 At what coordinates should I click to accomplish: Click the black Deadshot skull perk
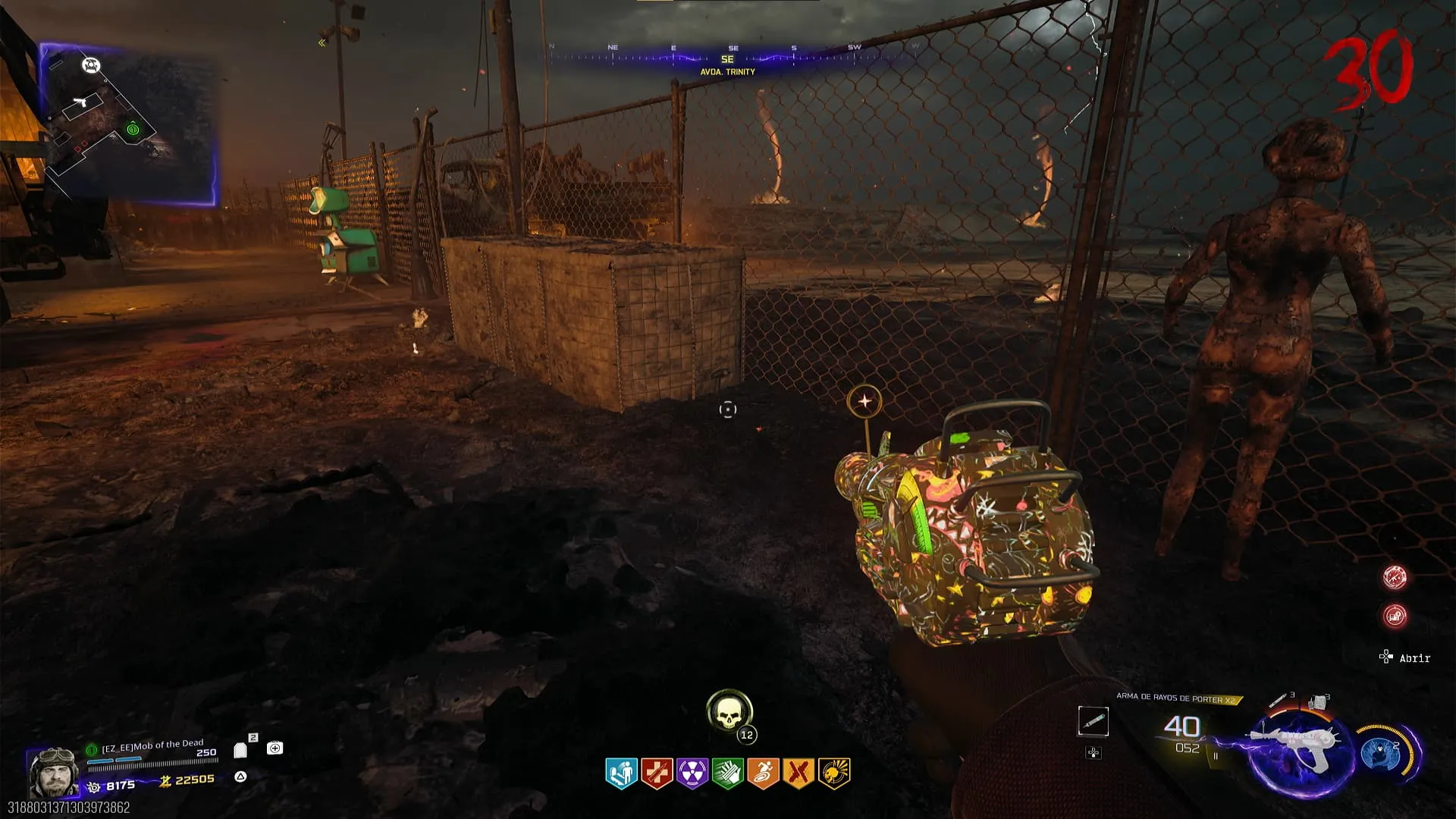[834, 773]
